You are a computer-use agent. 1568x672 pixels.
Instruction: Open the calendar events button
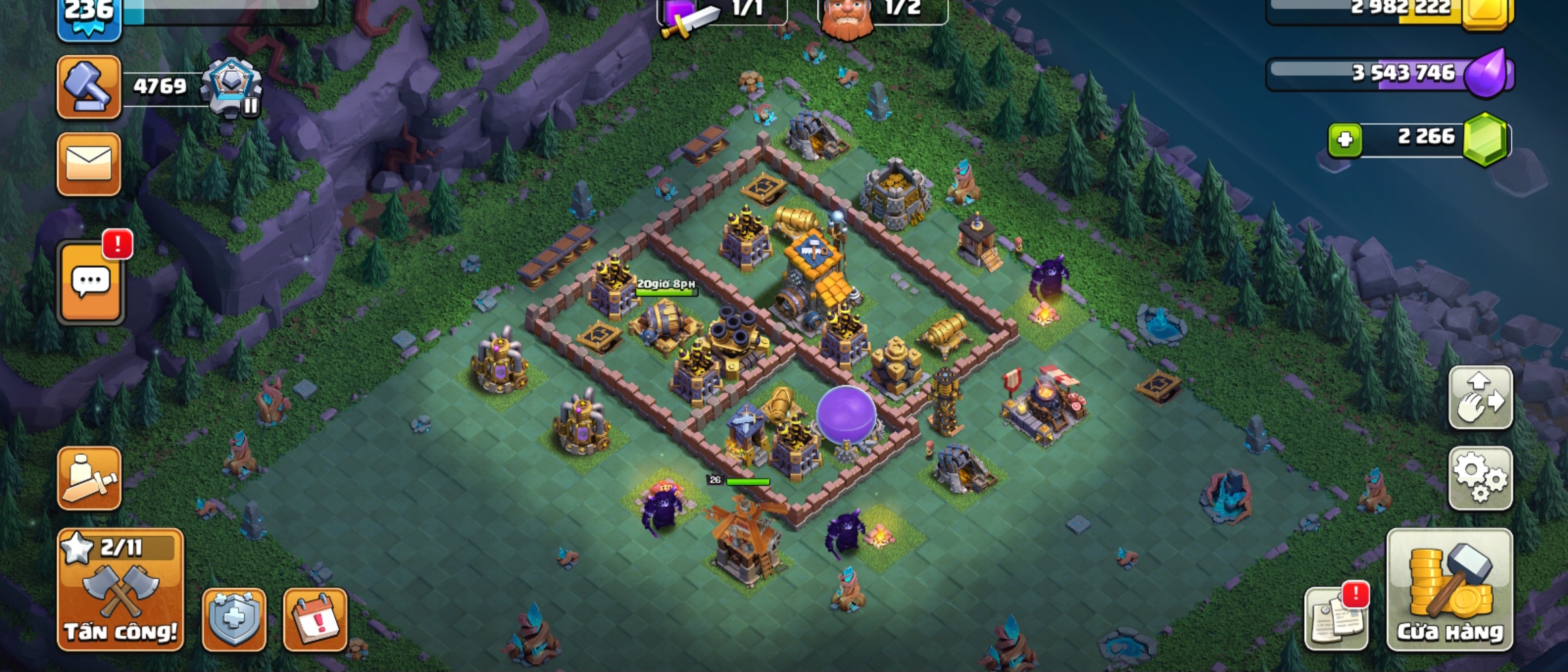tap(315, 619)
